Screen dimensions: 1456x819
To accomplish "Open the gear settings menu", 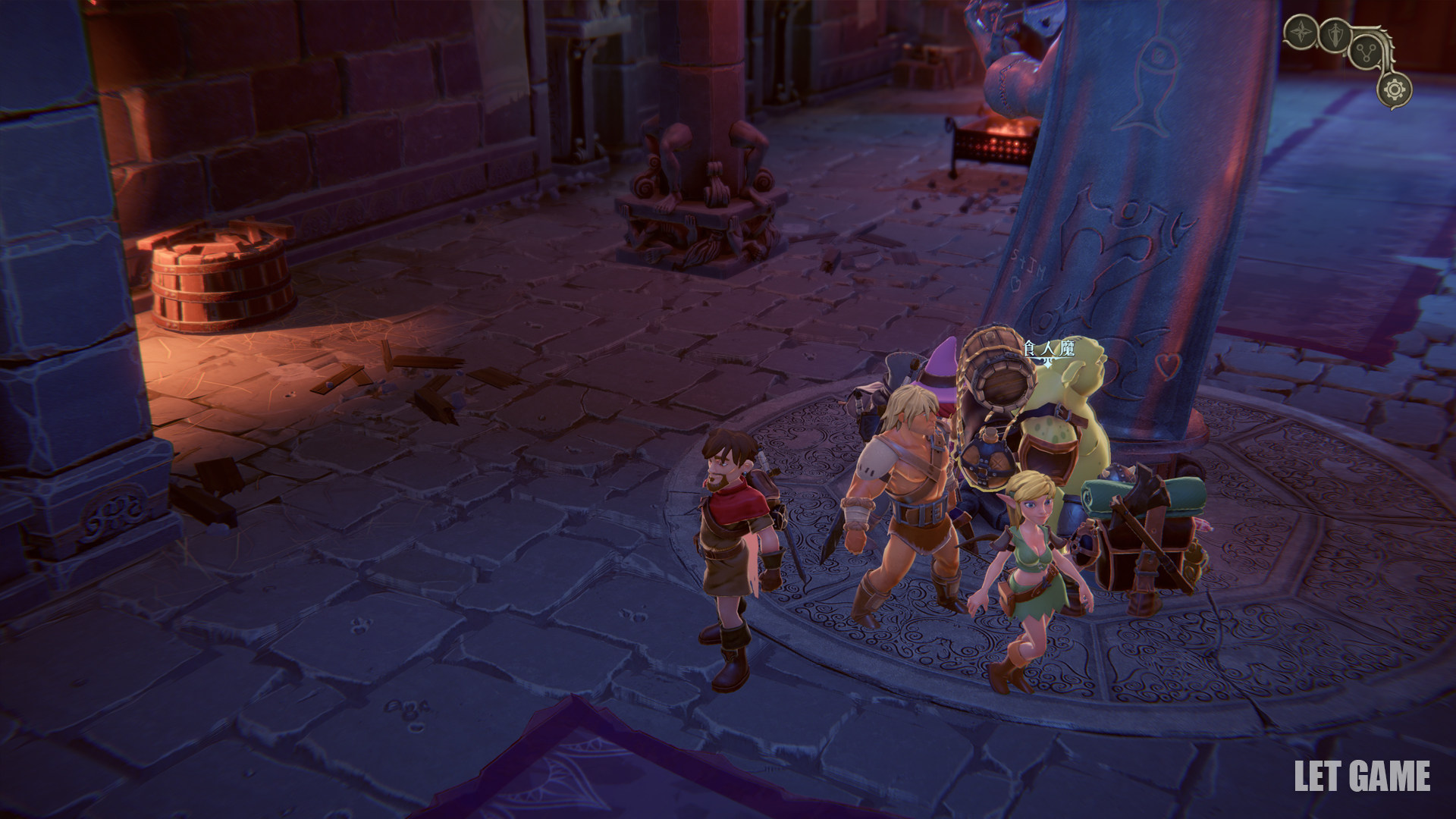I will [1395, 91].
